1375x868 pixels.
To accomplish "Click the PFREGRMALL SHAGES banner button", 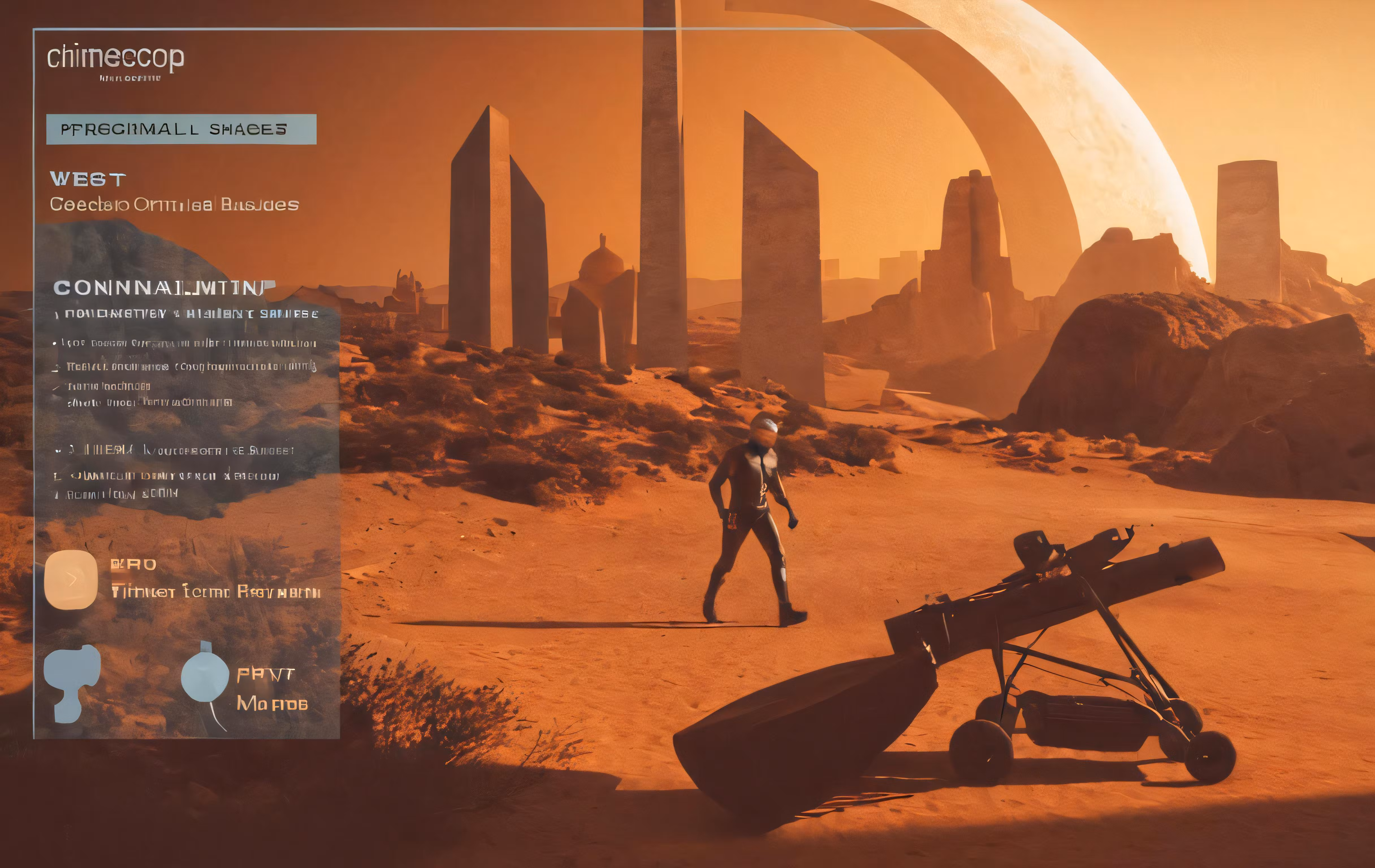I will coord(181,129).
